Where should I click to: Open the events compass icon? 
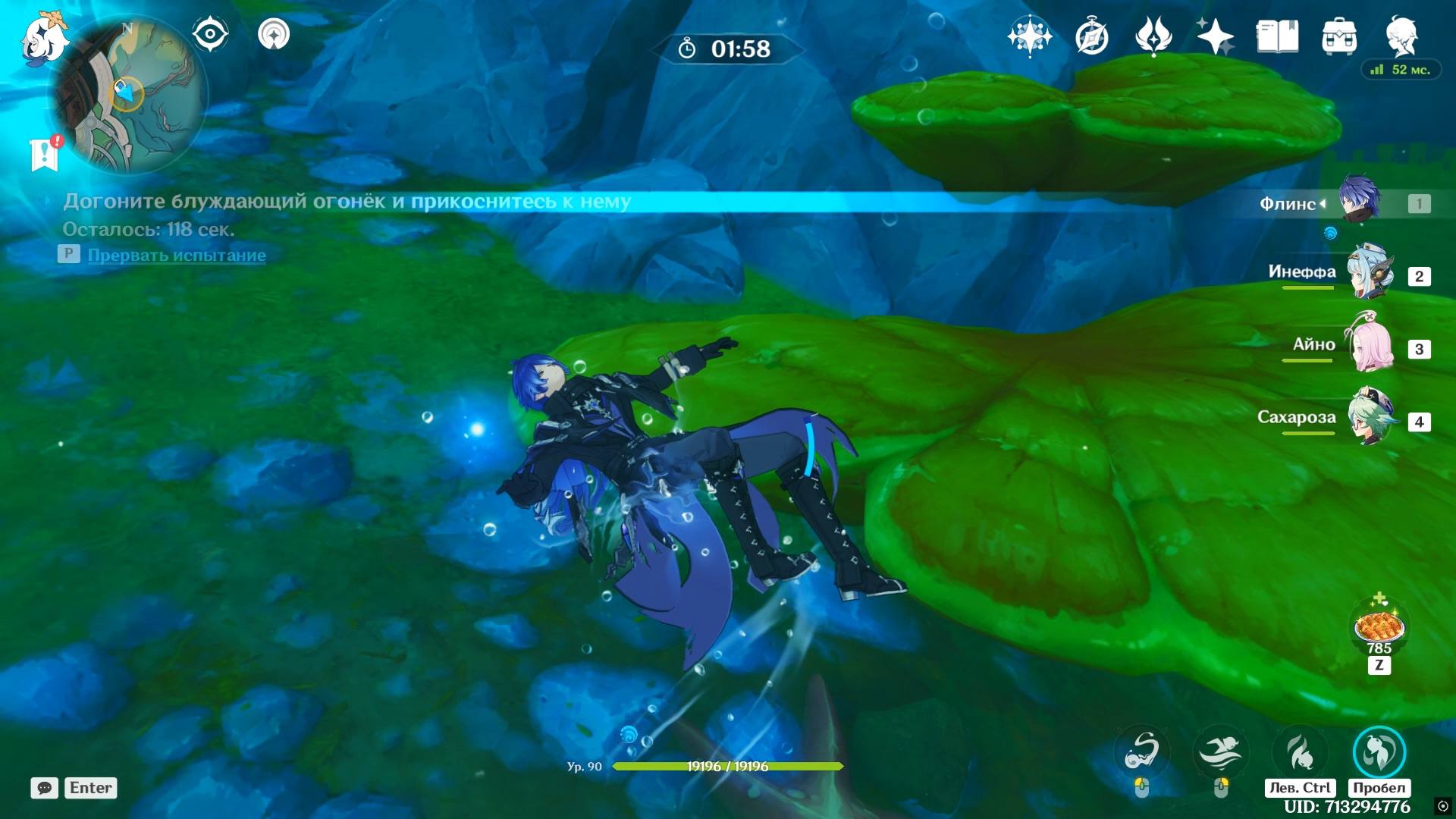(x=1091, y=36)
